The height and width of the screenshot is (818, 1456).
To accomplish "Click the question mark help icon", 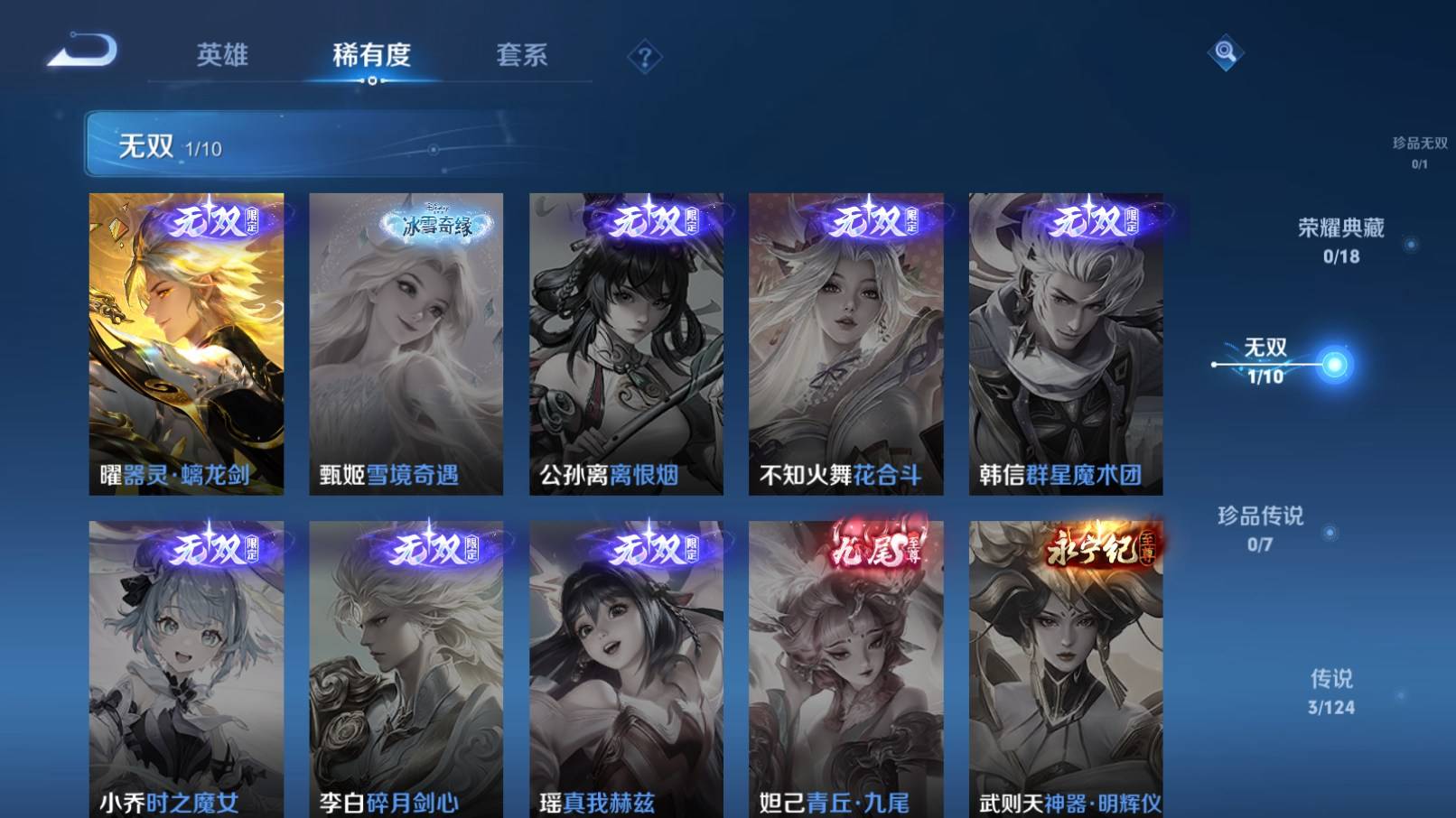I will coord(644,57).
